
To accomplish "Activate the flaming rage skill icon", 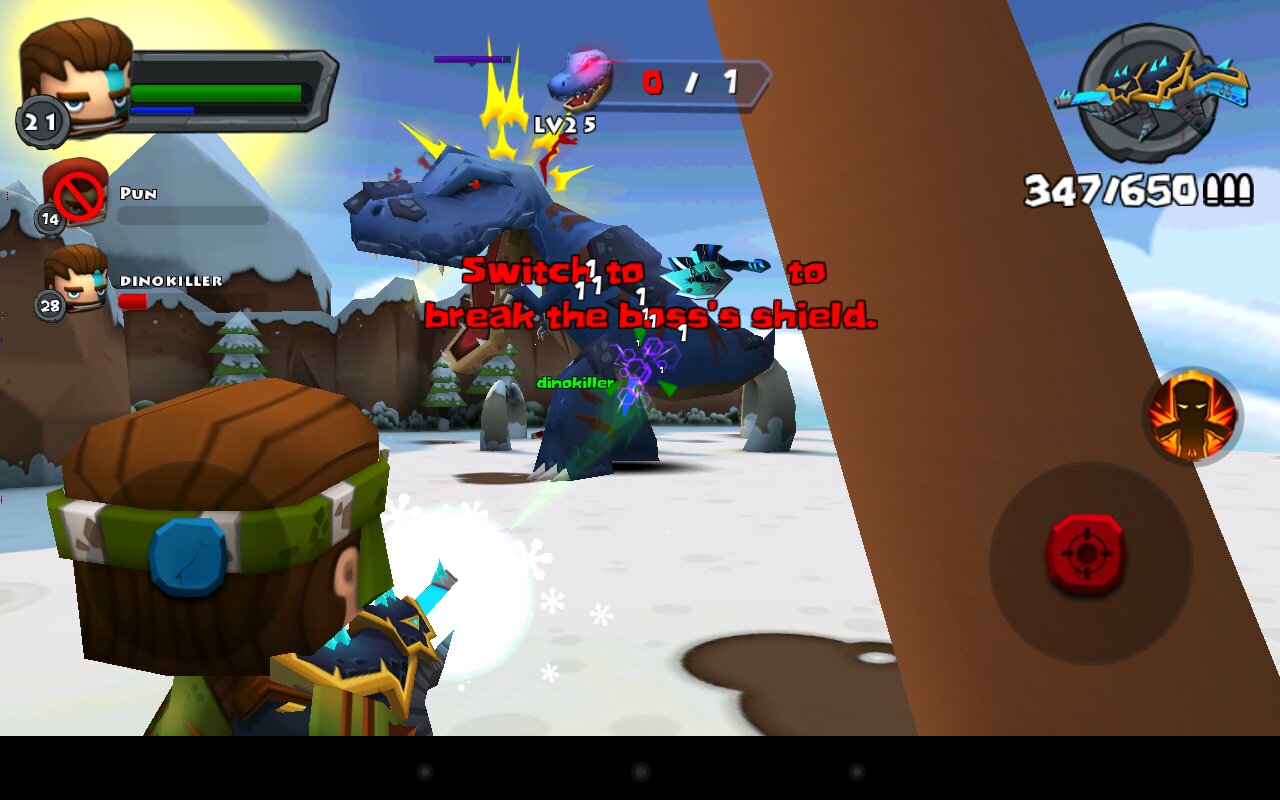I will coord(1192,414).
